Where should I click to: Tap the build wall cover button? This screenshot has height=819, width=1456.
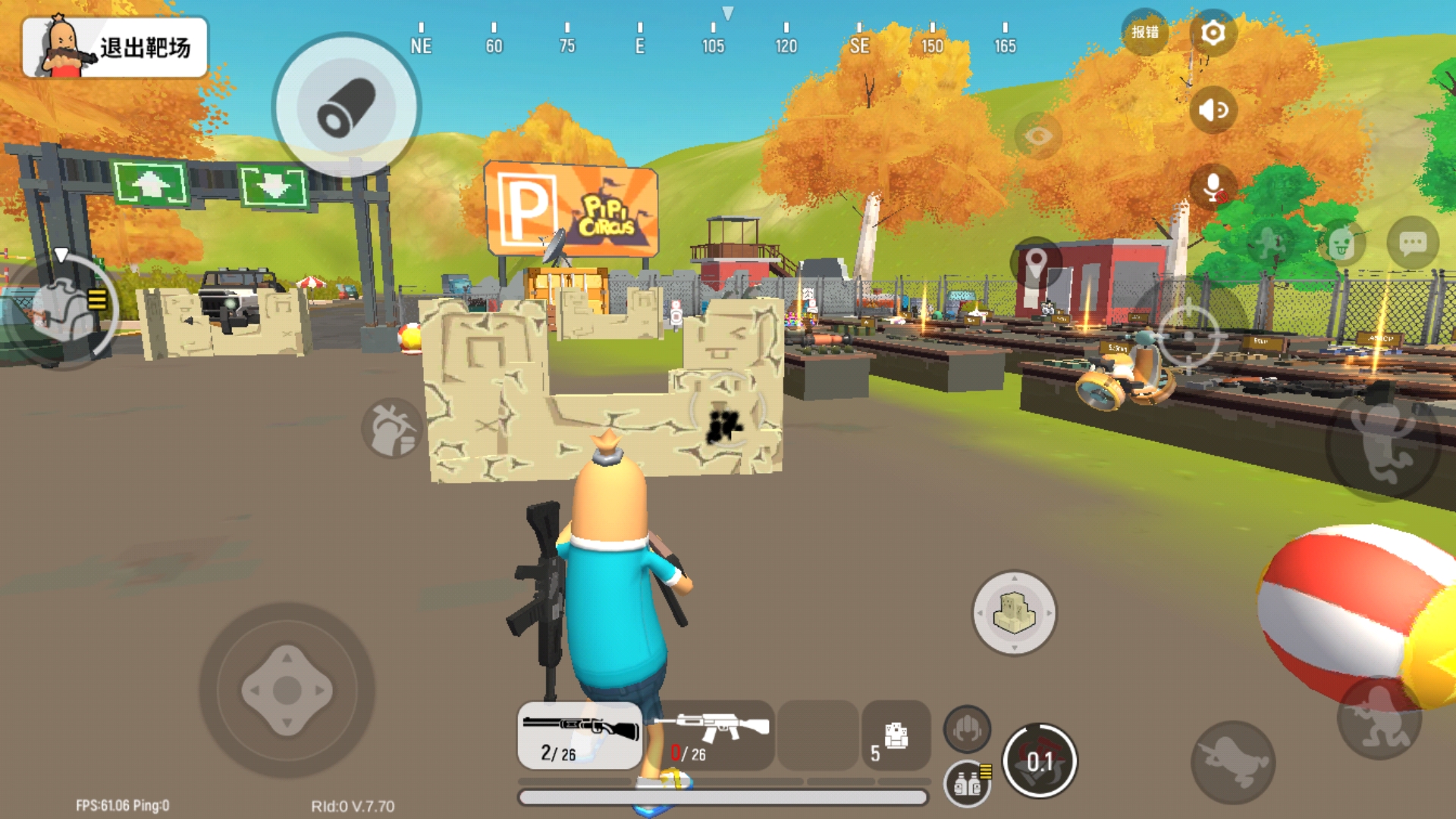coord(1014,613)
